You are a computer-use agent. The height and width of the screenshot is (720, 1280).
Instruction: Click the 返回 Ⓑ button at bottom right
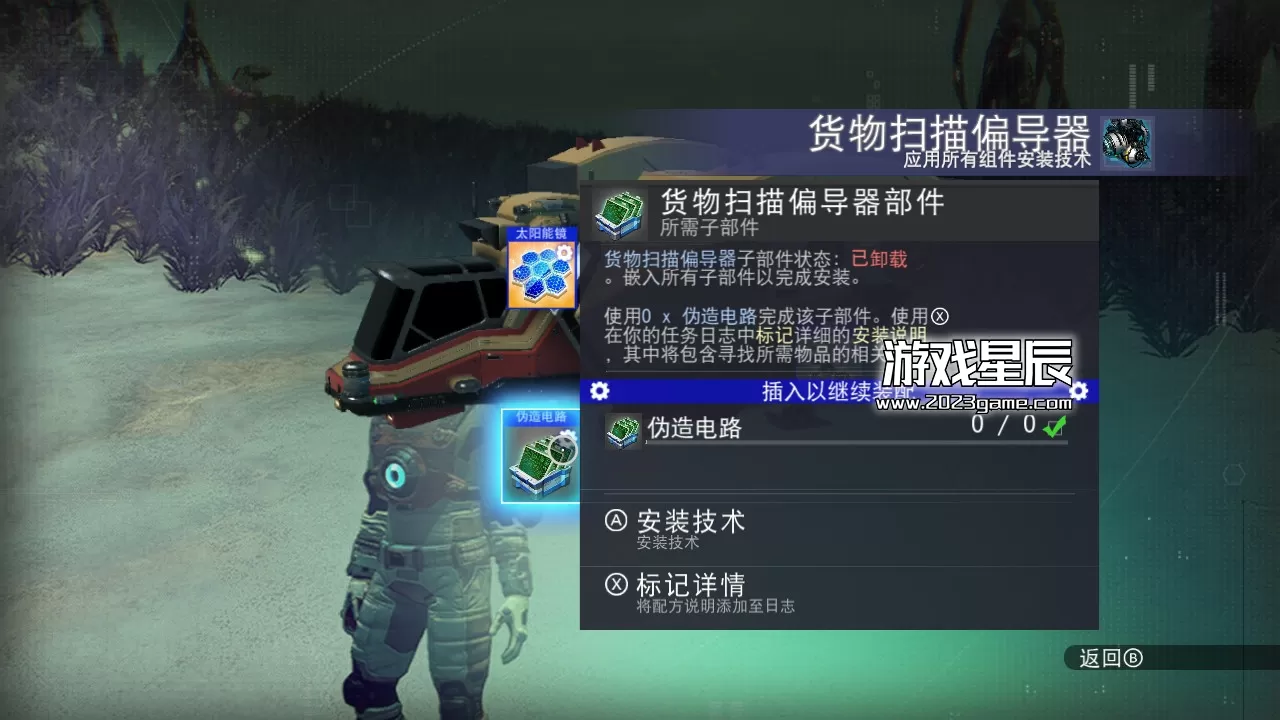pos(1113,659)
